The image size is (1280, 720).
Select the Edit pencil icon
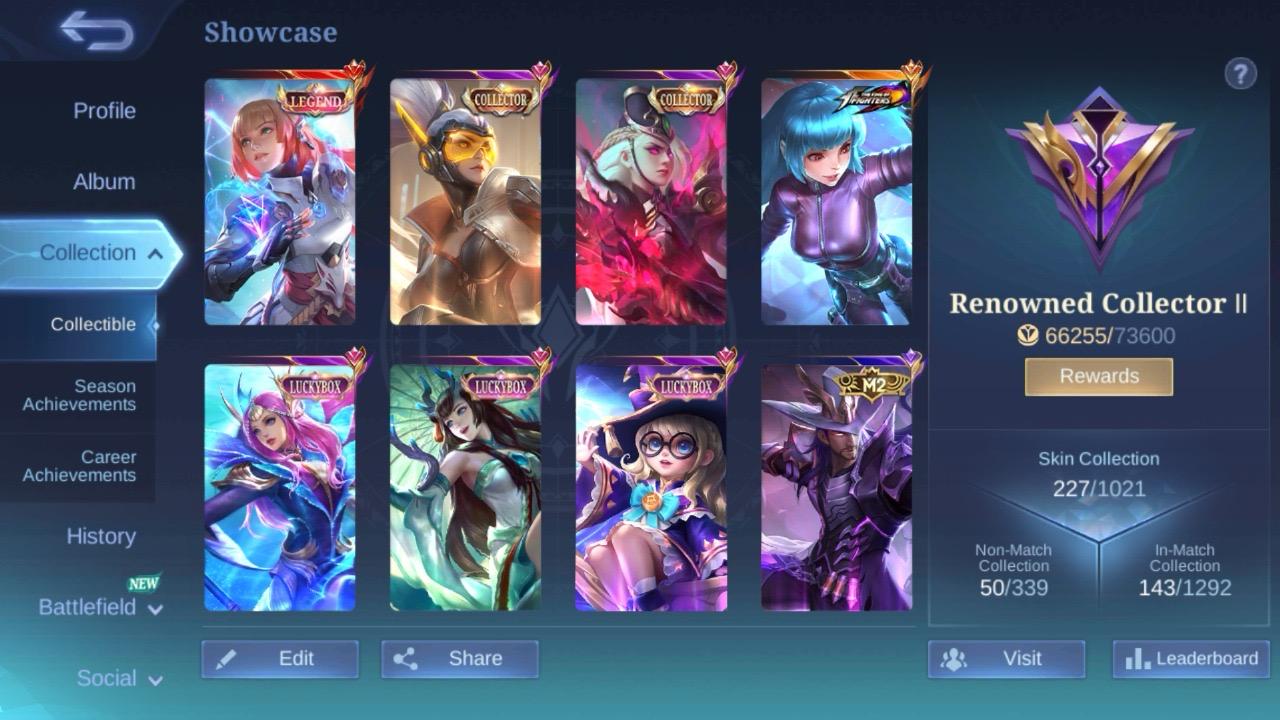[227, 658]
